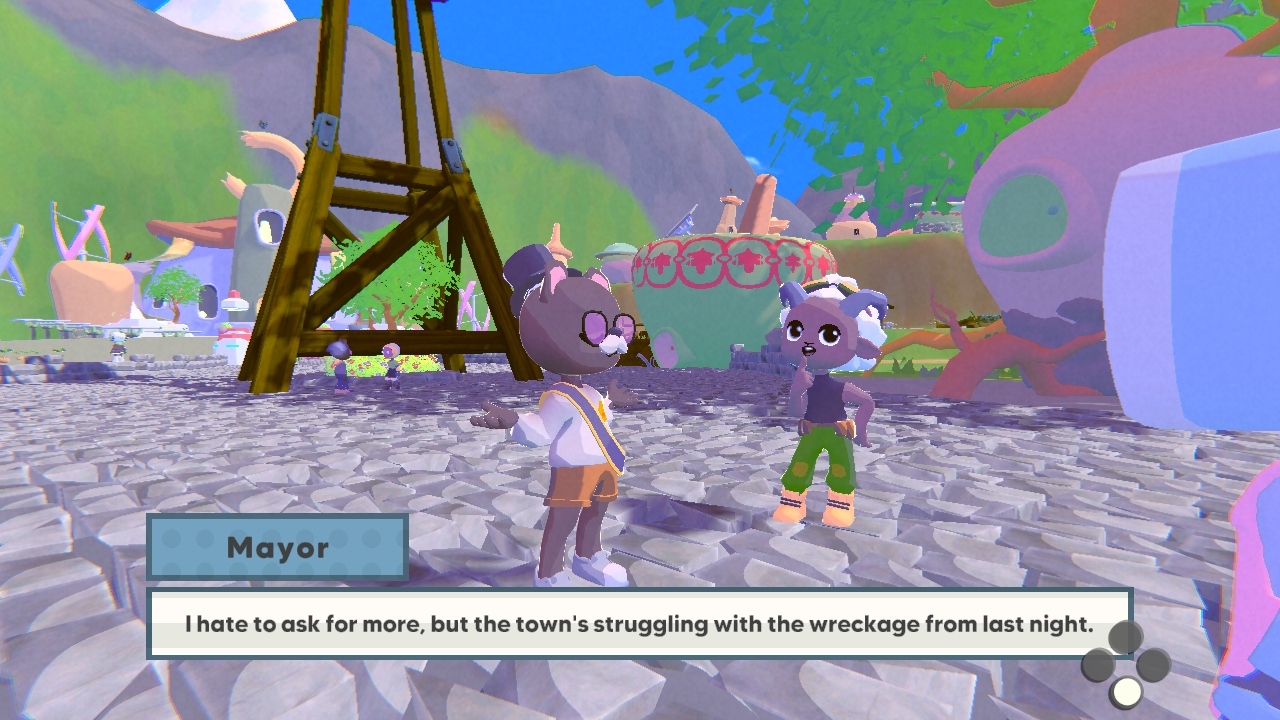
Task: Click the Mayor nameplate box
Action: tap(278, 548)
